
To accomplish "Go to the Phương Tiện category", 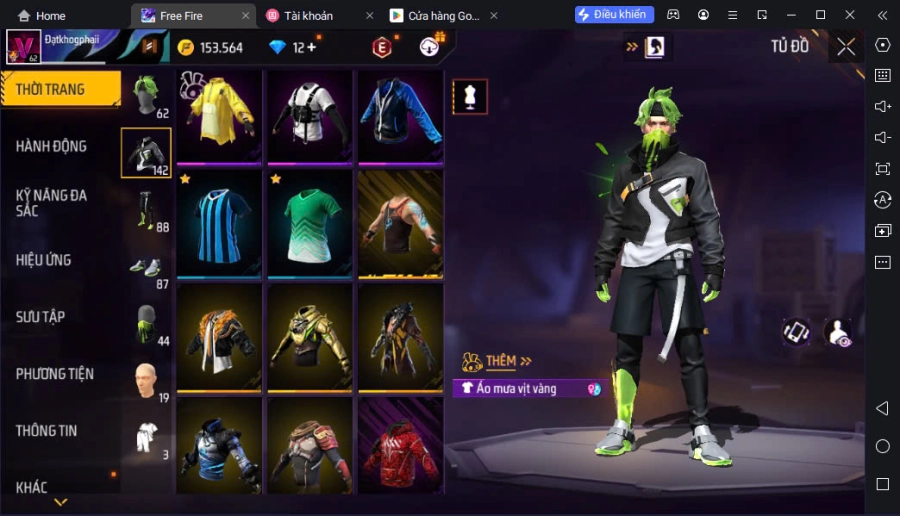I will pyautogui.click(x=55, y=374).
